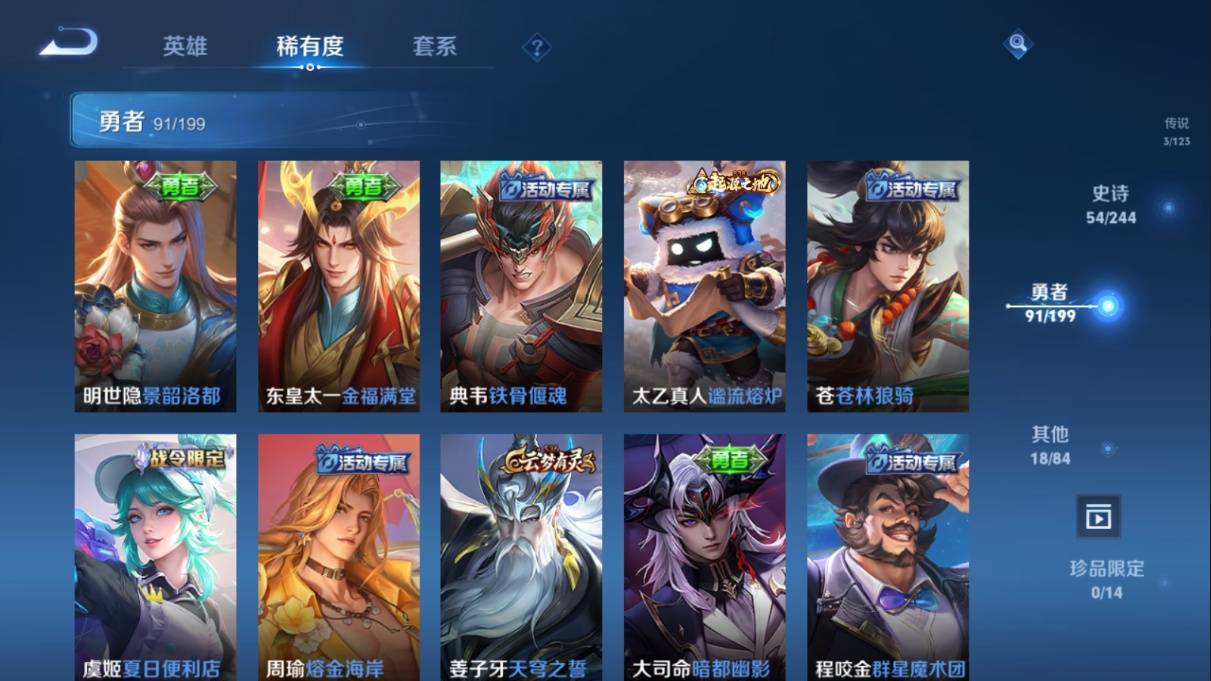Click the video playback icon button
1211x681 pixels.
(x=1098, y=517)
